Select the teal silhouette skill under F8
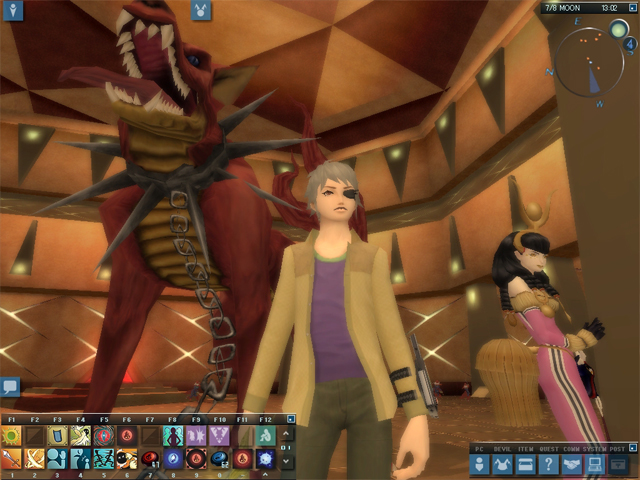Viewport: 640px width, 480px height. tap(173, 436)
